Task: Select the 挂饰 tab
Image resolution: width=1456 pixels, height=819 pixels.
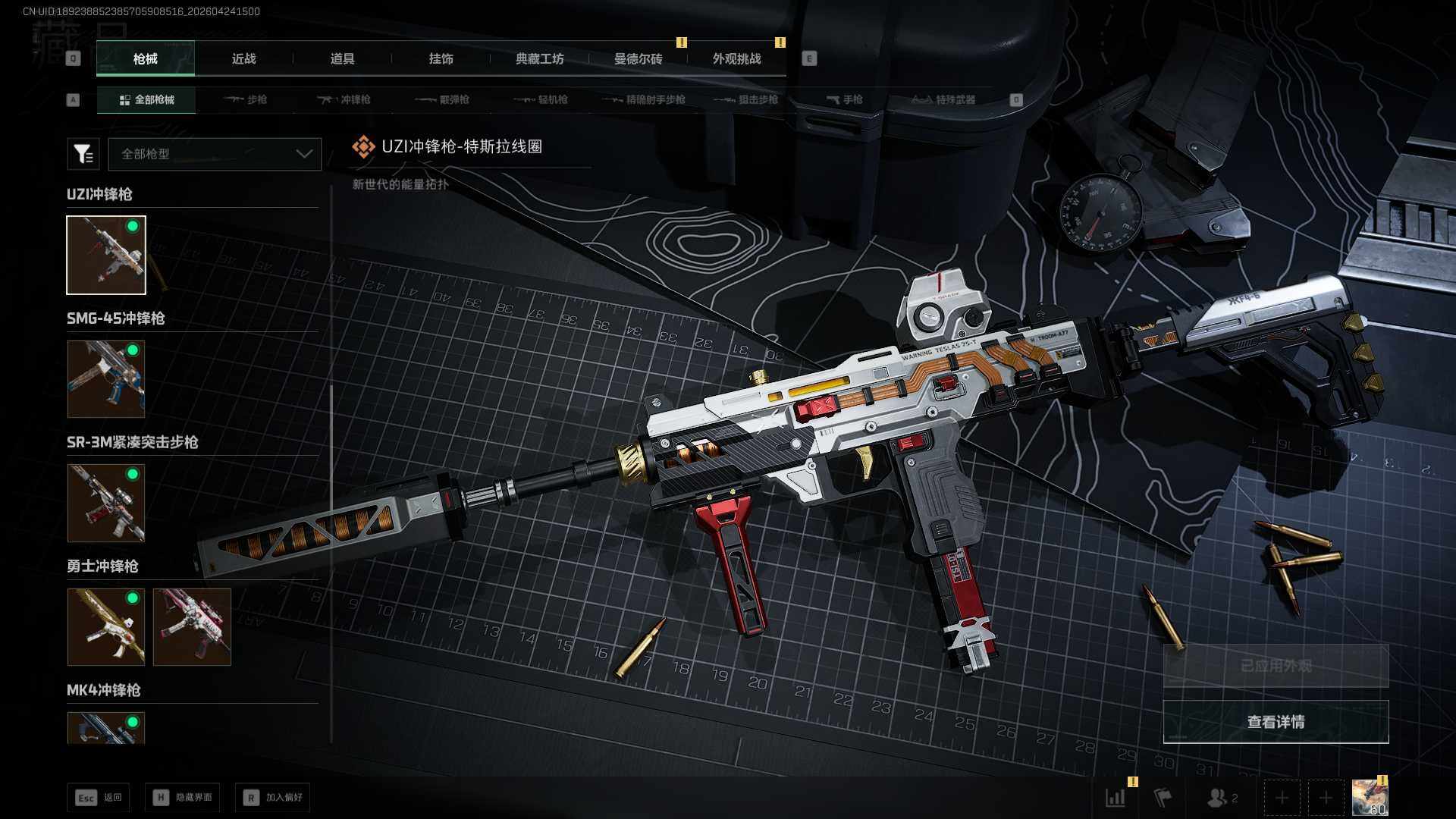Action: 441,59
